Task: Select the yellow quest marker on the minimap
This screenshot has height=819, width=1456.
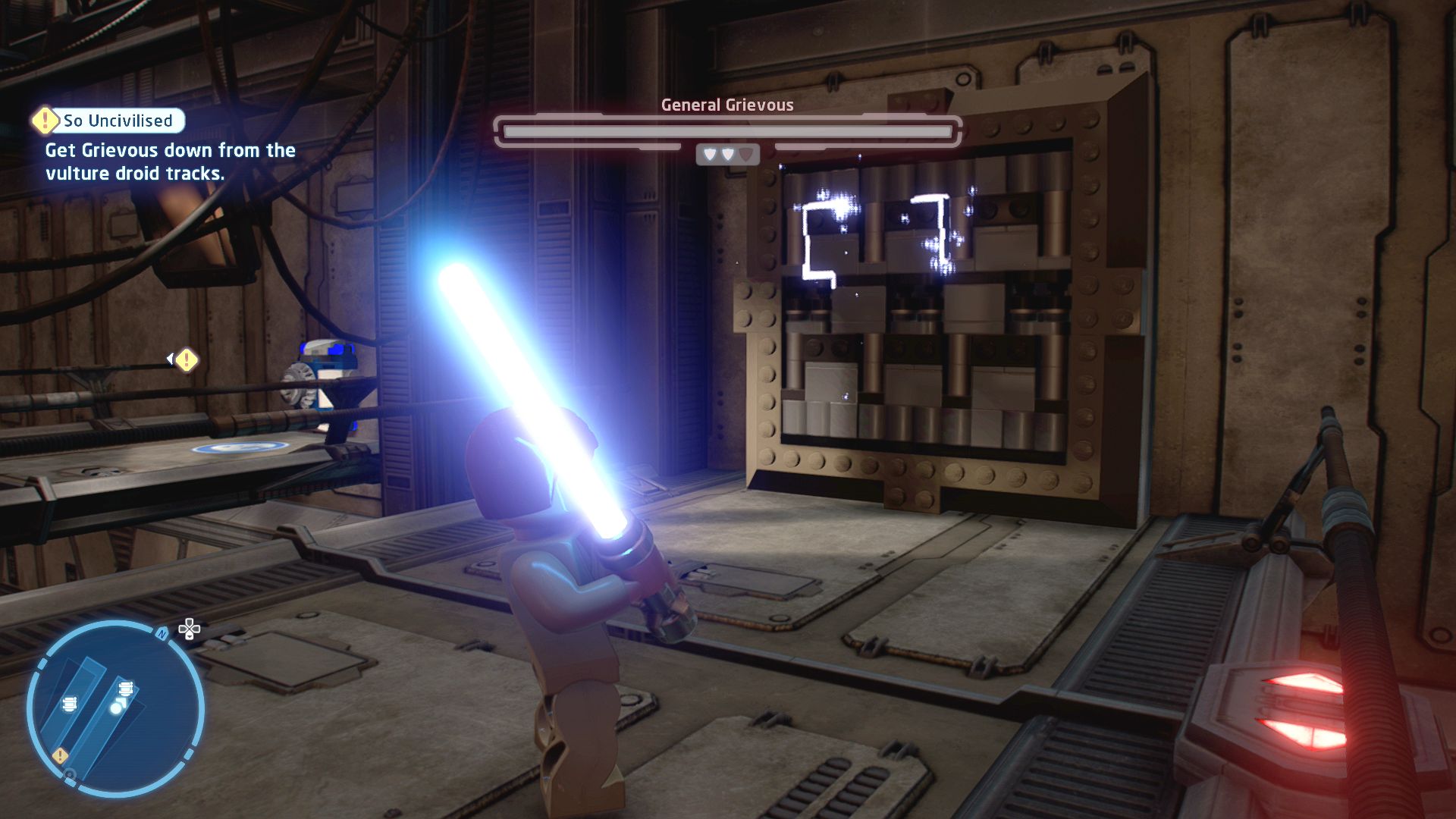Action: click(x=60, y=755)
